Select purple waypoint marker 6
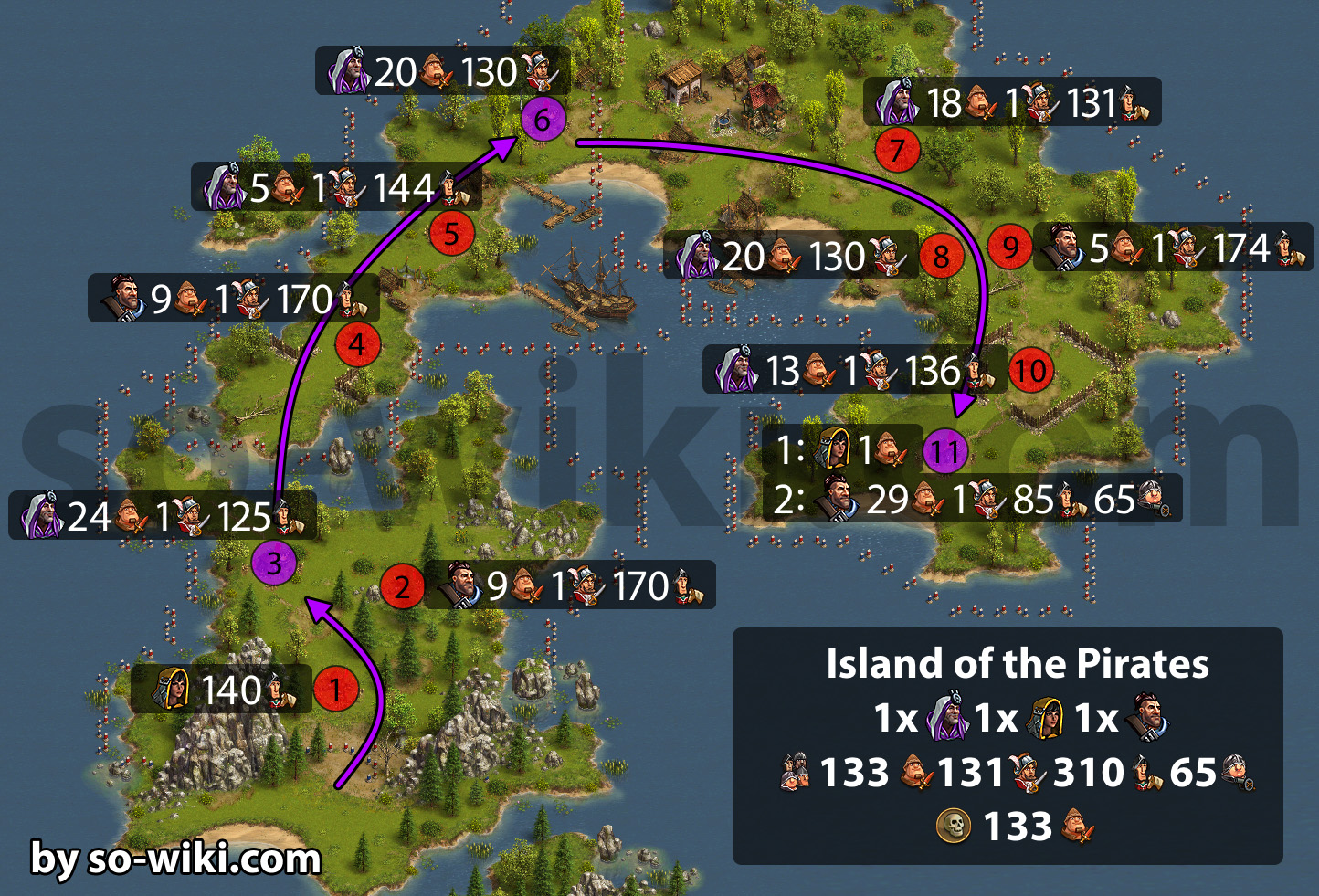 click(x=543, y=120)
